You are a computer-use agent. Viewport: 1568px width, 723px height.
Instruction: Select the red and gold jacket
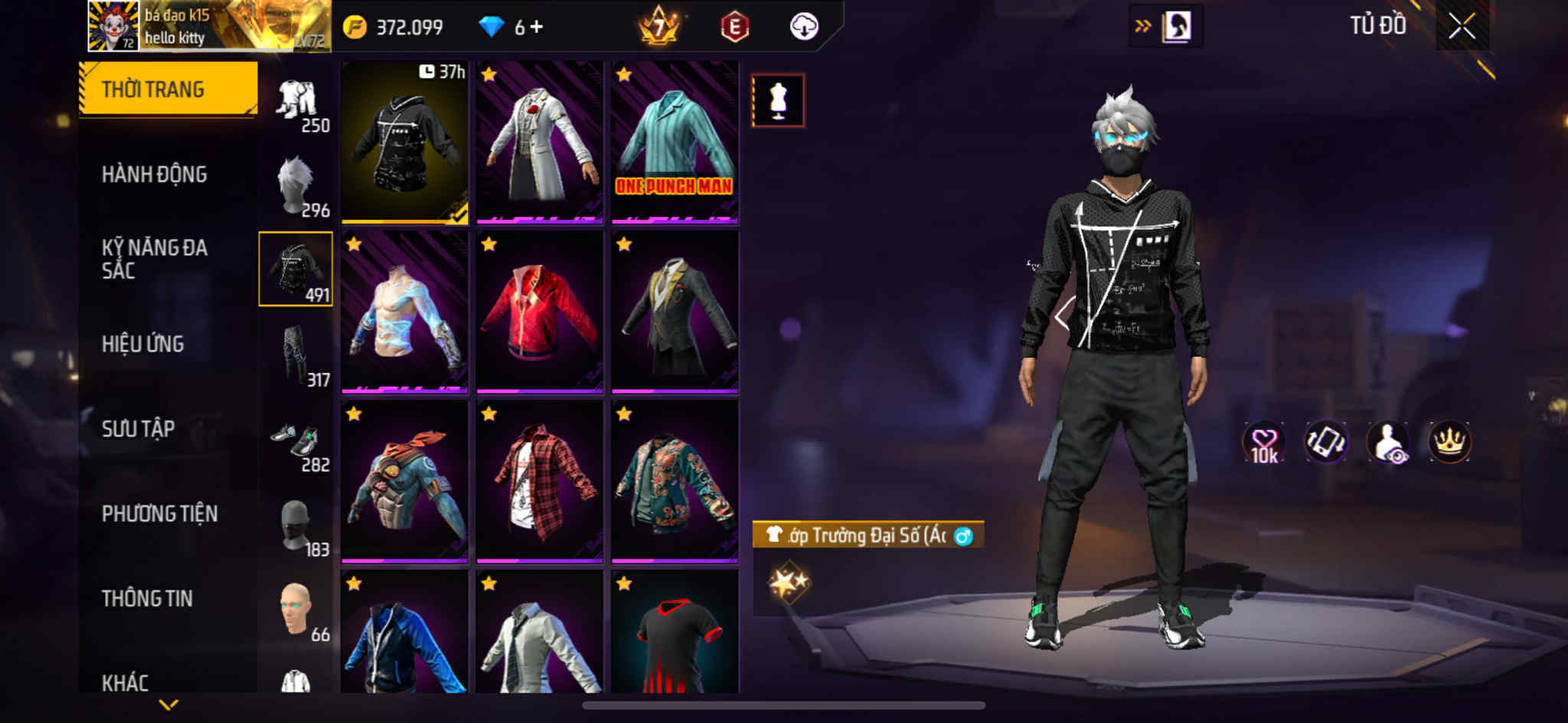coord(540,312)
